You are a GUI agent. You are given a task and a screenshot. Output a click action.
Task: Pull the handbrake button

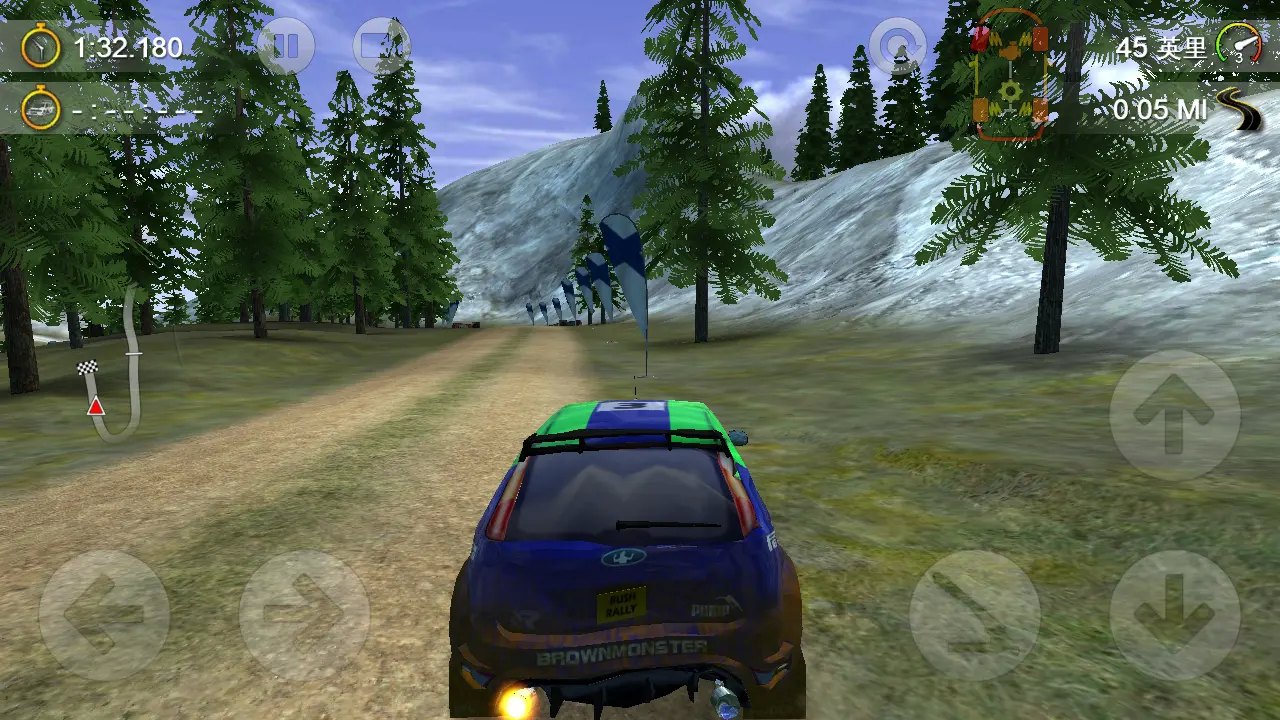974,615
